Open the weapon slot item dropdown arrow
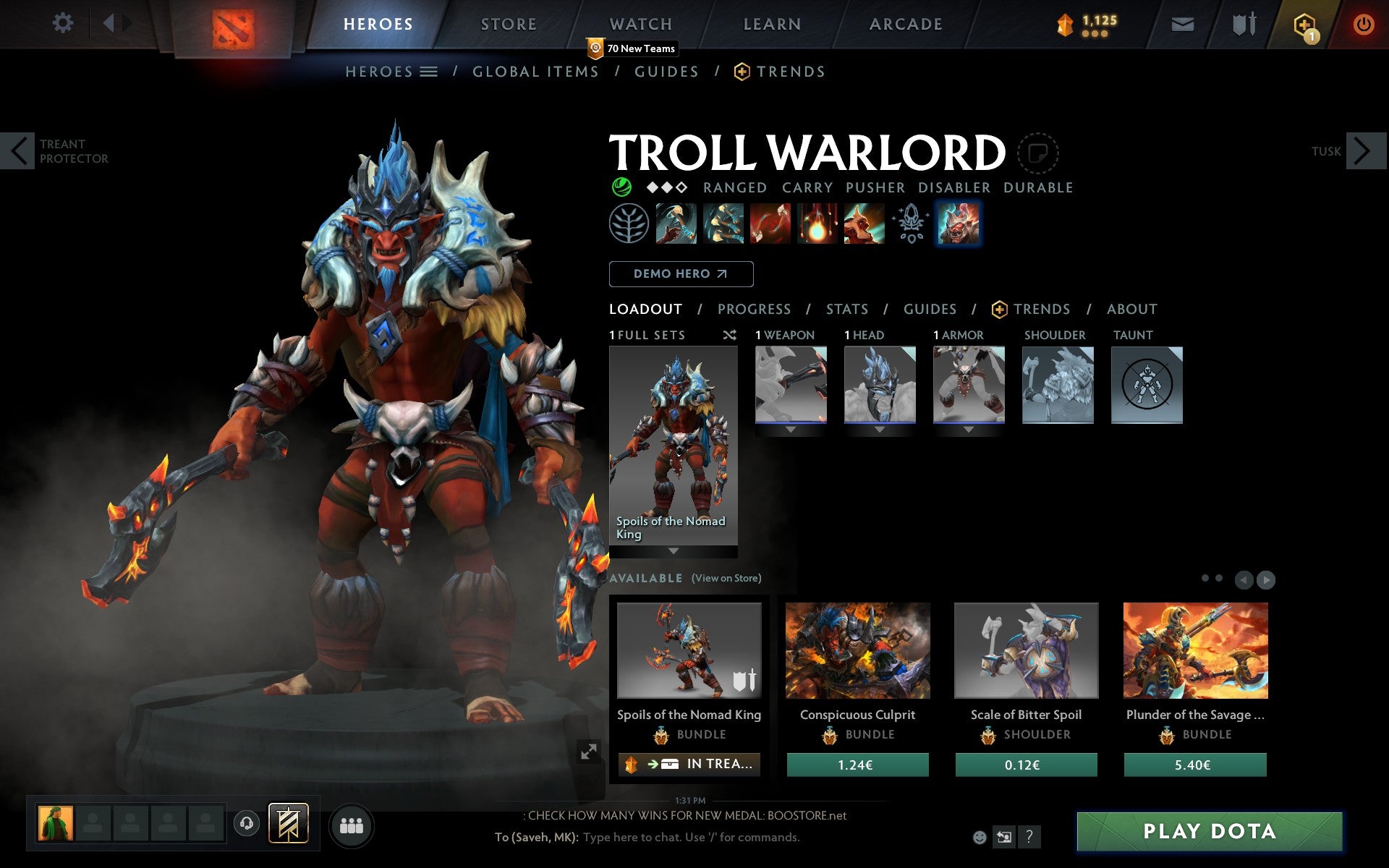 point(790,428)
